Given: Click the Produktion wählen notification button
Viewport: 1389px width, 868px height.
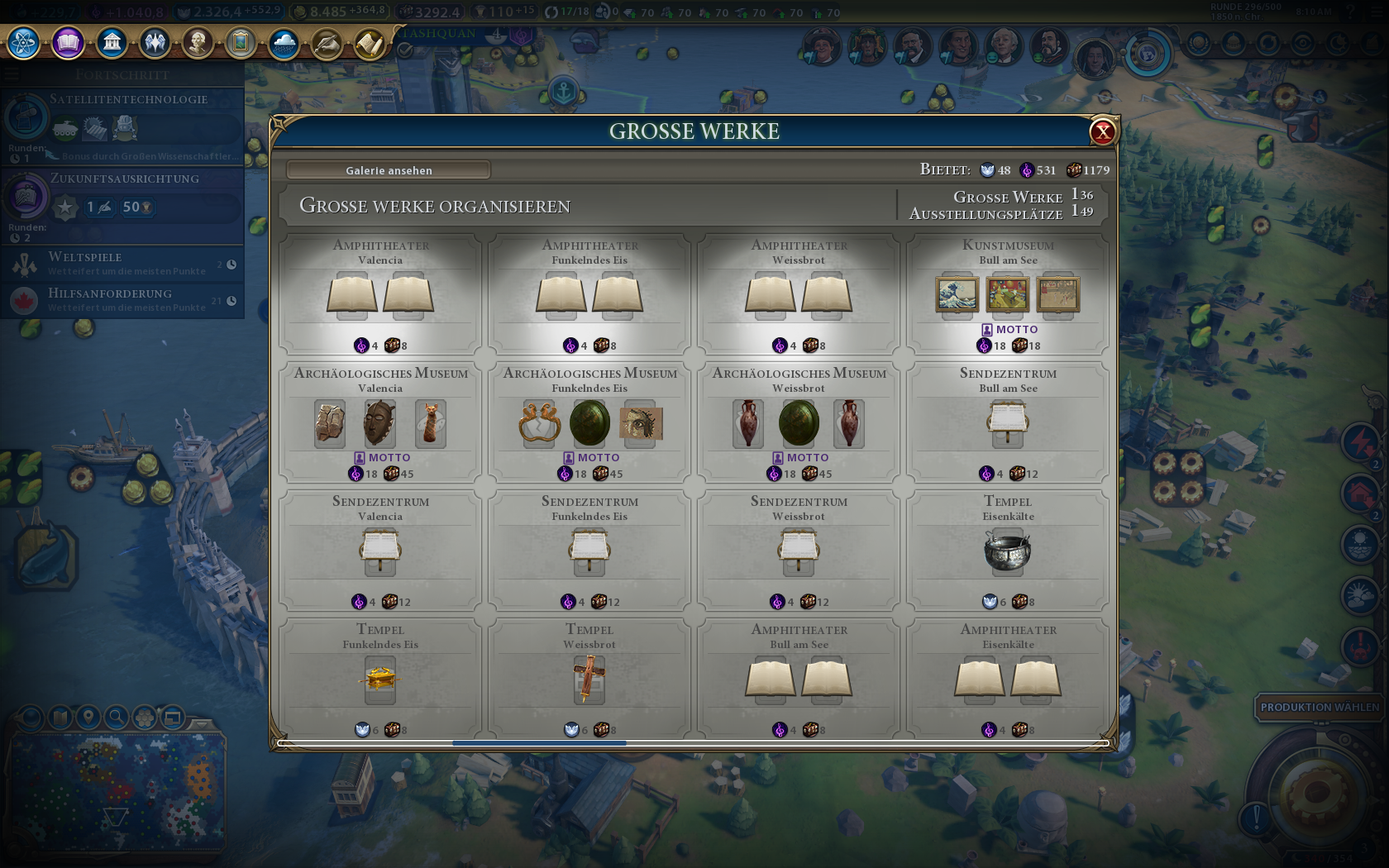Looking at the screenshot, I should click(x=1319, y=707).
